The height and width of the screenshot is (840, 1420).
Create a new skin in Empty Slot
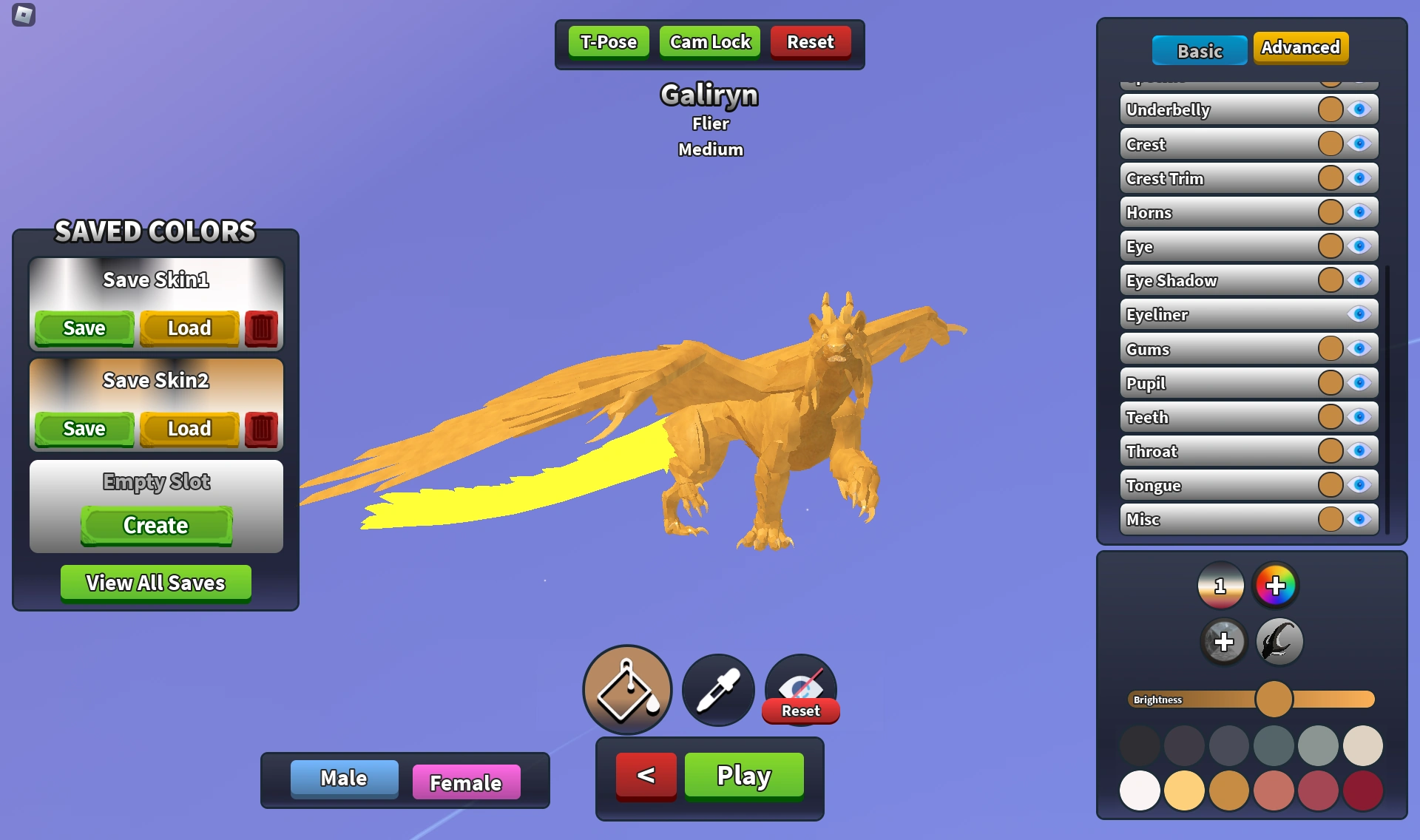coord(155,526)
